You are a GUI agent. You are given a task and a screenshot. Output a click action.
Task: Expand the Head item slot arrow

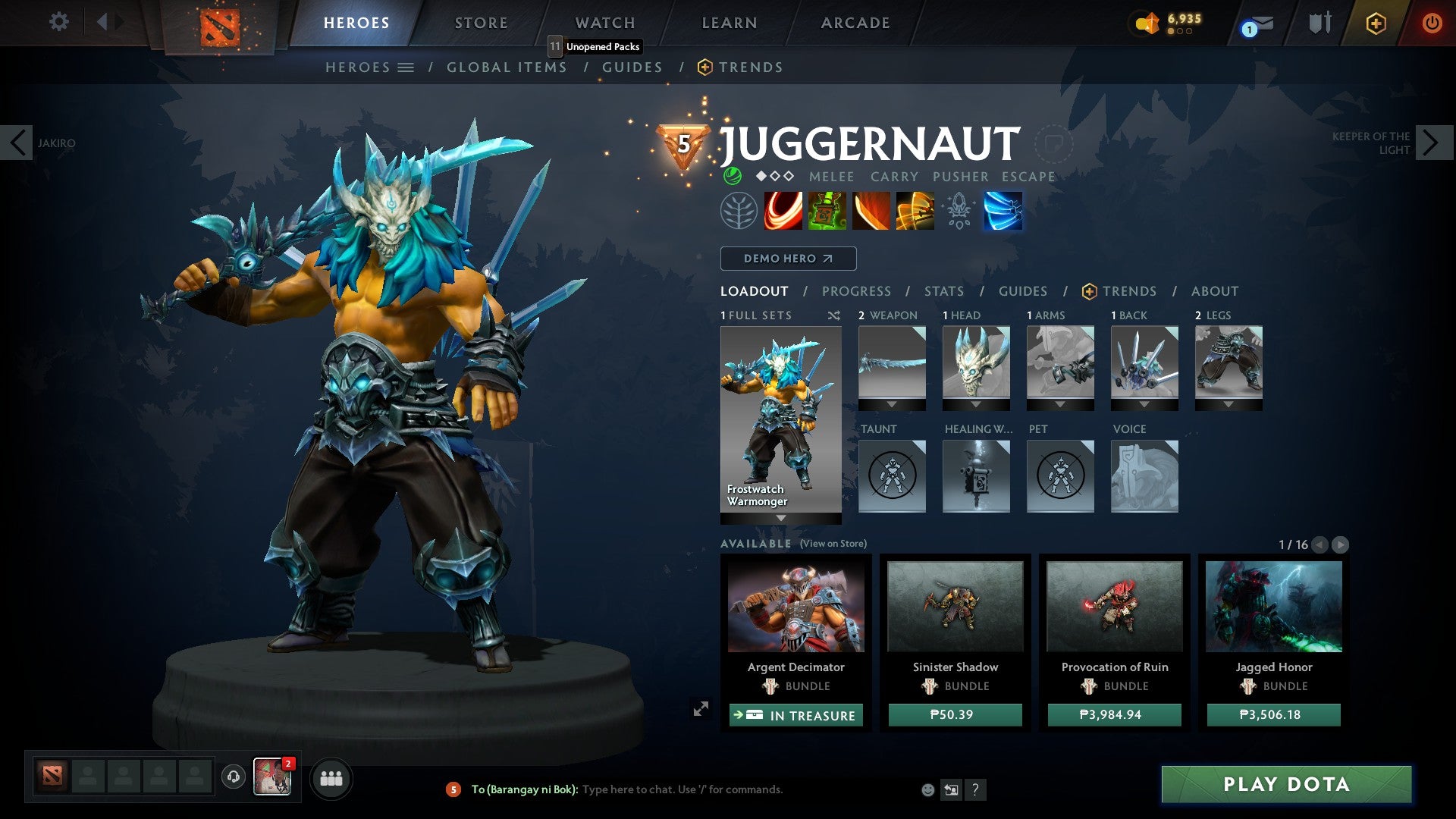click(x=976, y=404)
